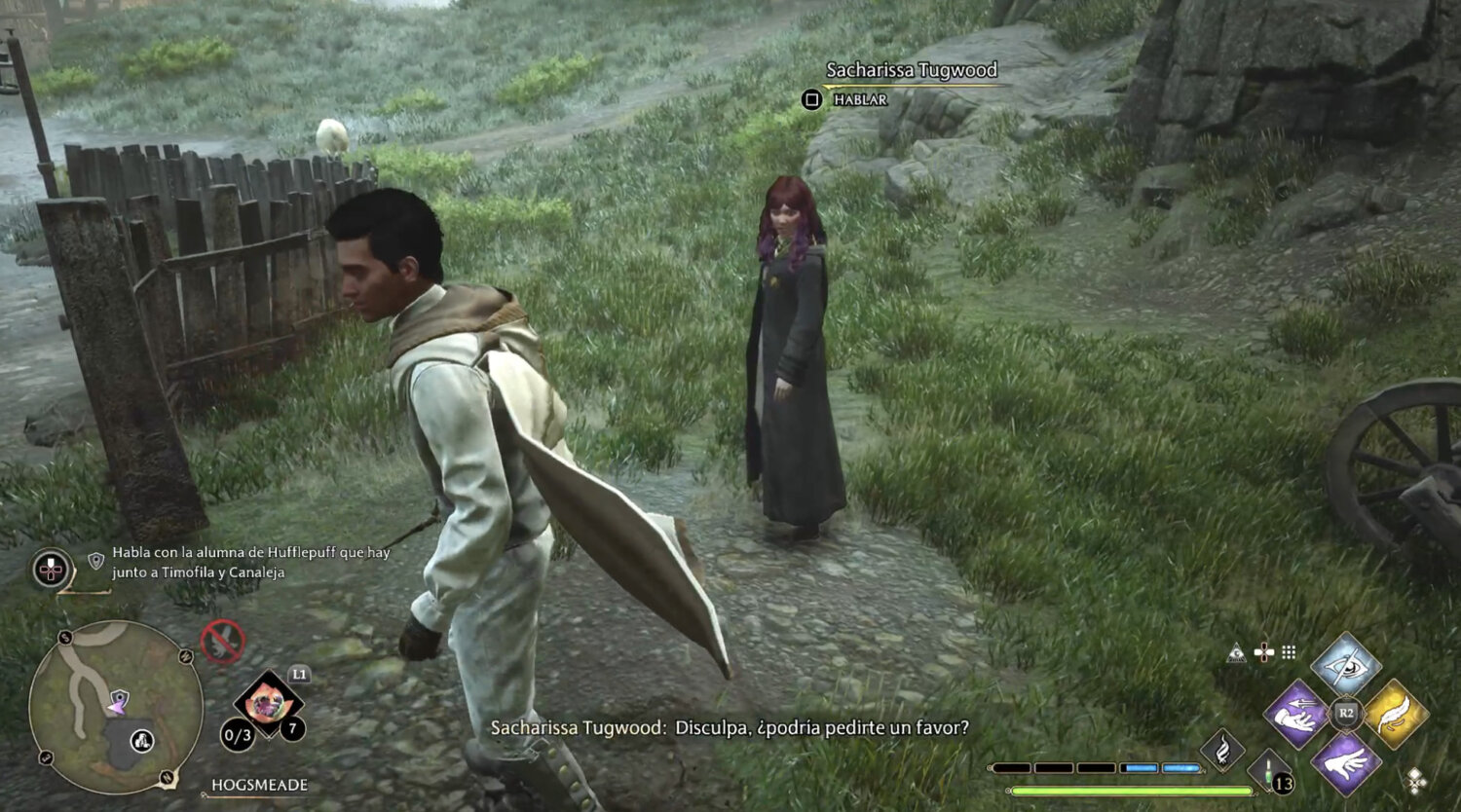
Task: Select the nine-dot grid spell-set icon
Action: coord(1289,652)
